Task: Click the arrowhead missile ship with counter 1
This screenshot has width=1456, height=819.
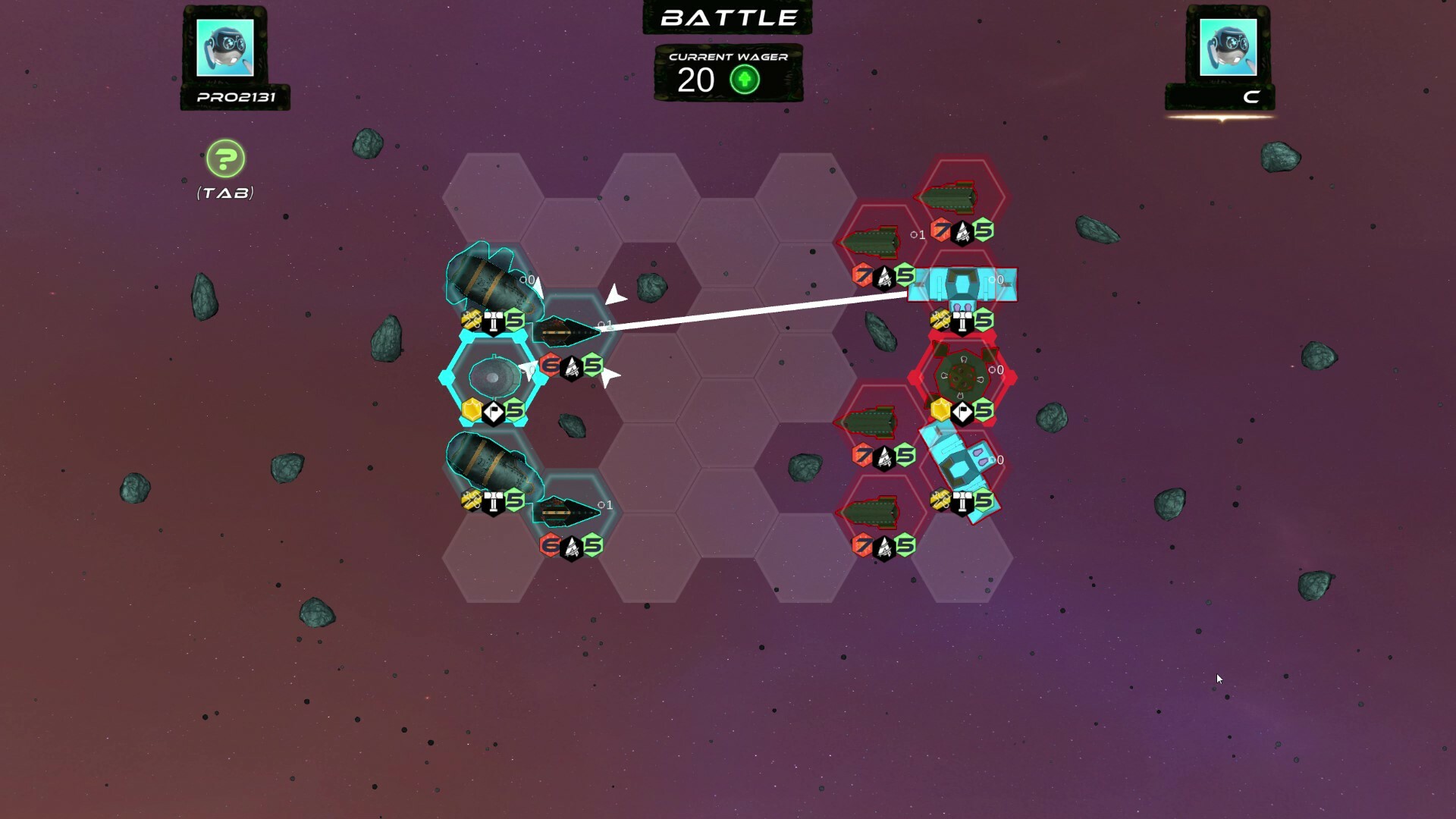Action: [x=567, y=329]
